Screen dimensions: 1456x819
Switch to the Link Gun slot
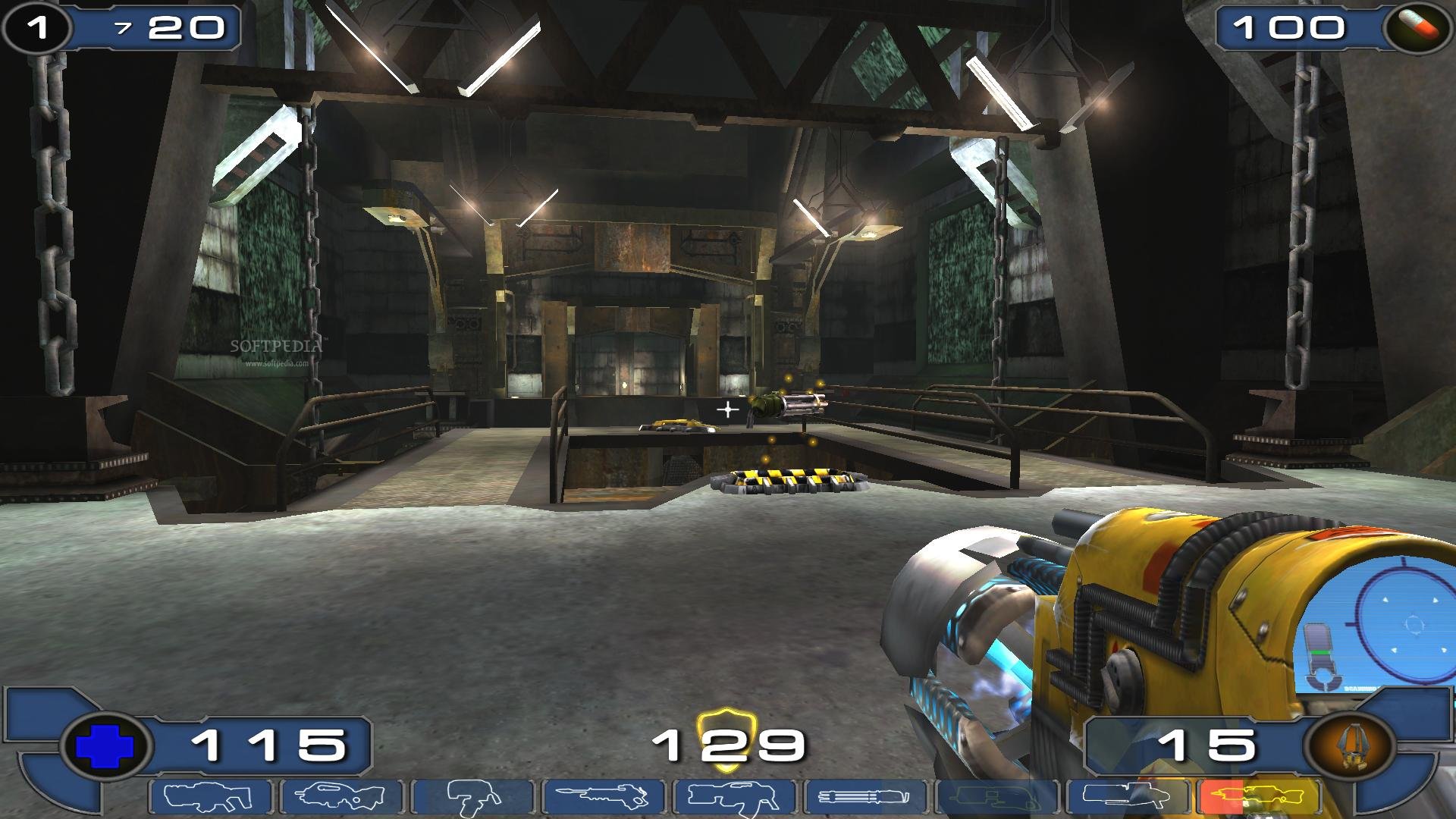tap(734, 798)
